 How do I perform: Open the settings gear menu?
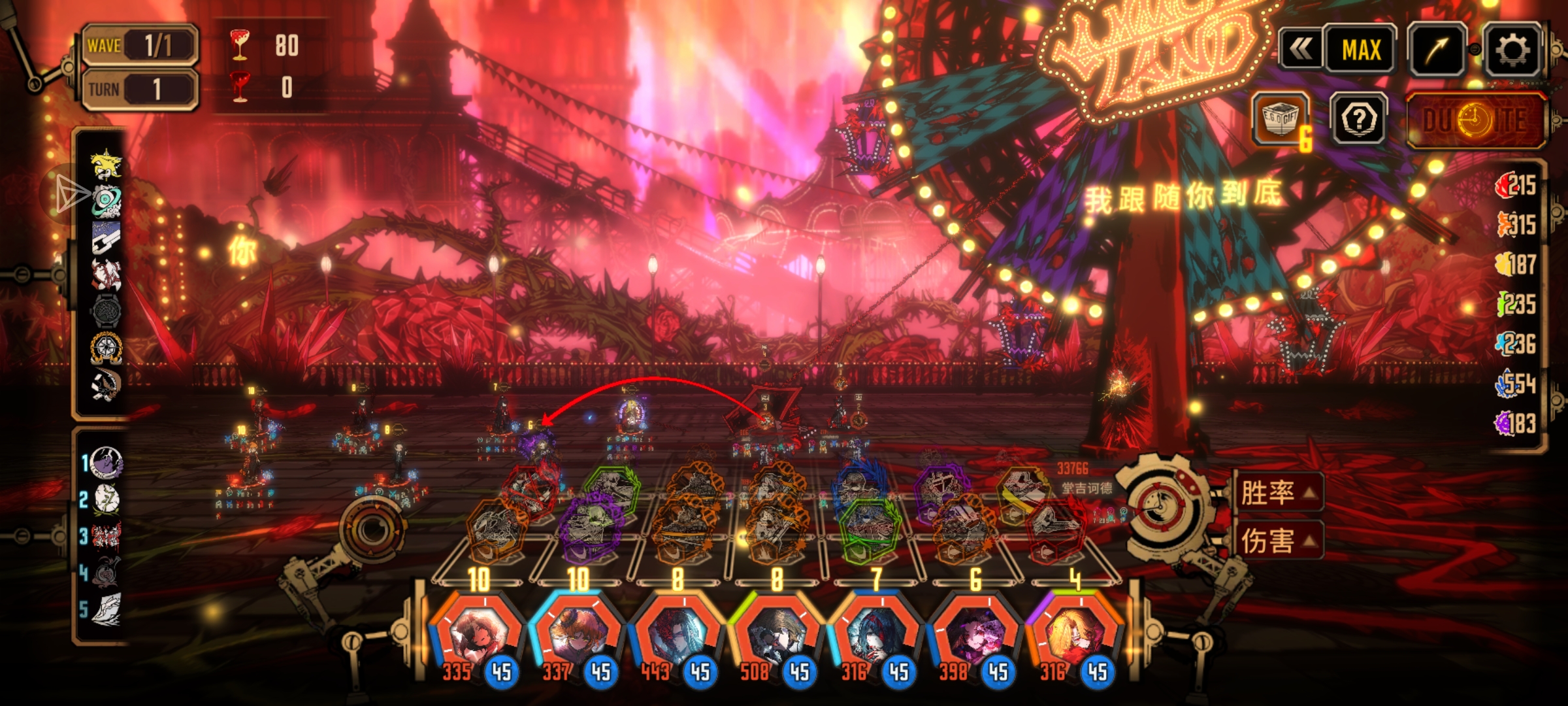point(1512,50)
